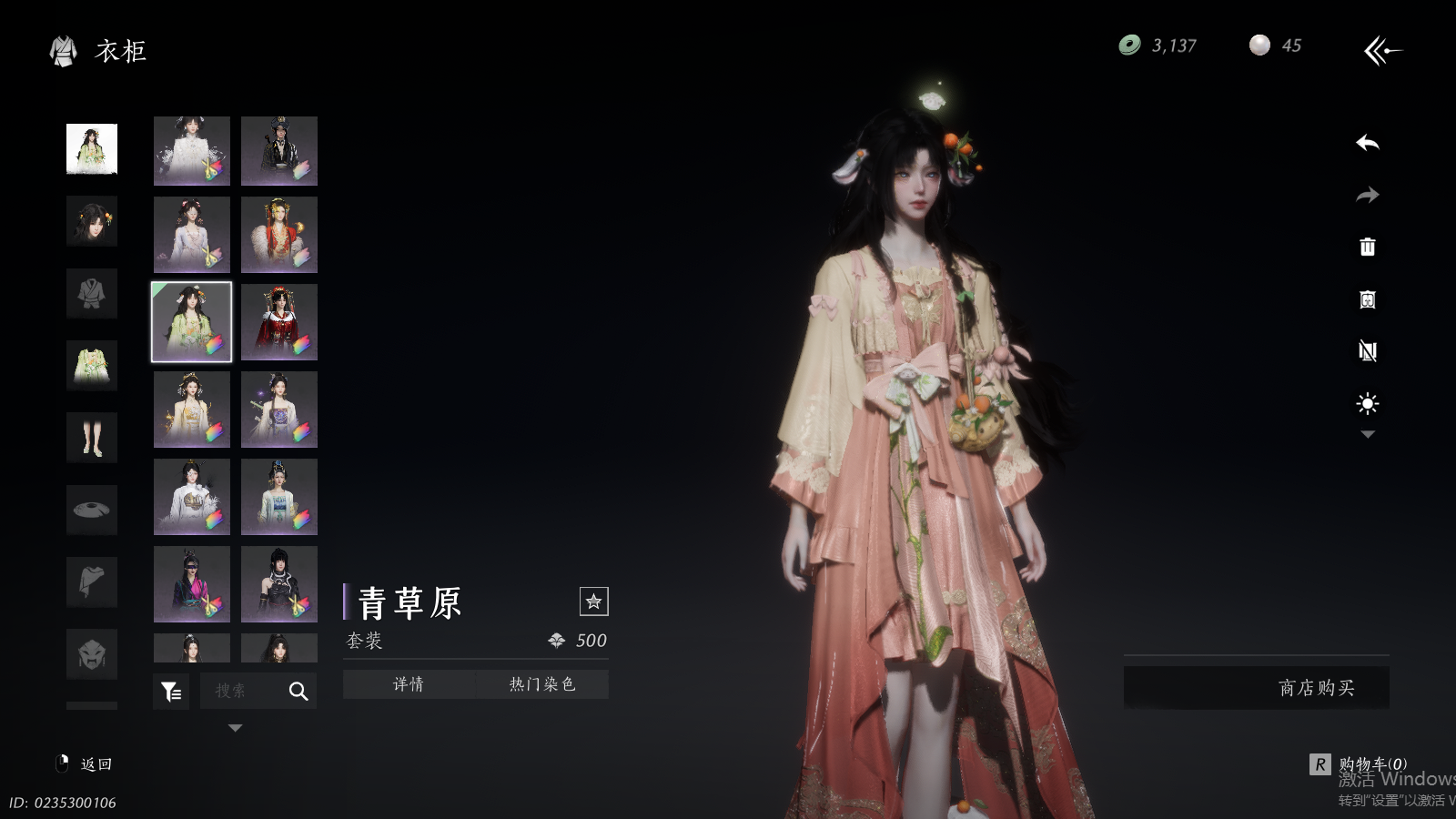Exit the wardrobe with top-right arrow
Viewport: 1456px width, 819px height.
pyautogui.click(x=1382, y=51)
